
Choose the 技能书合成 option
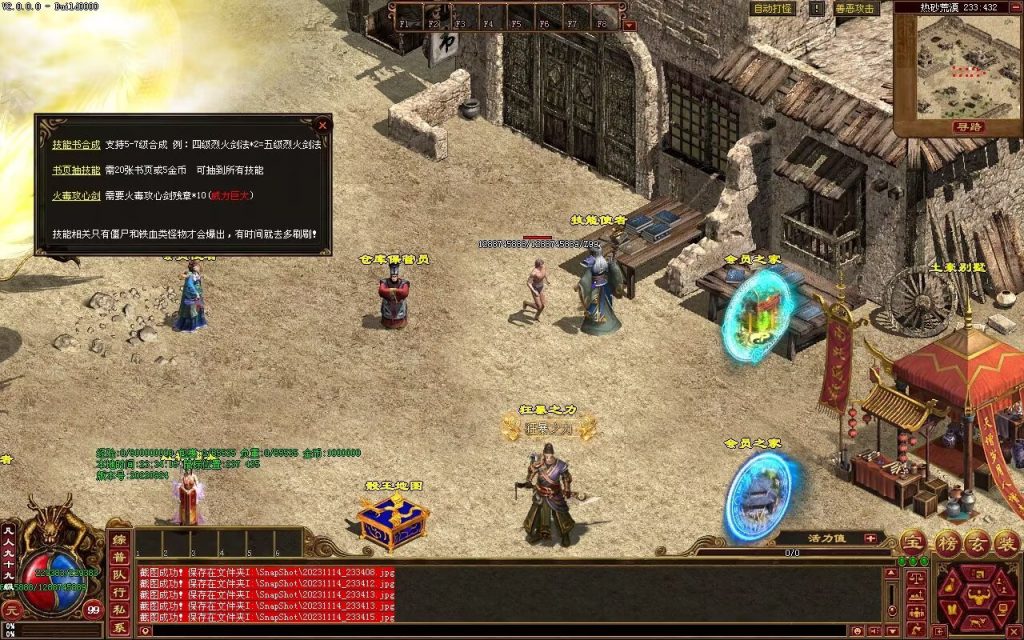coord(76,144)
